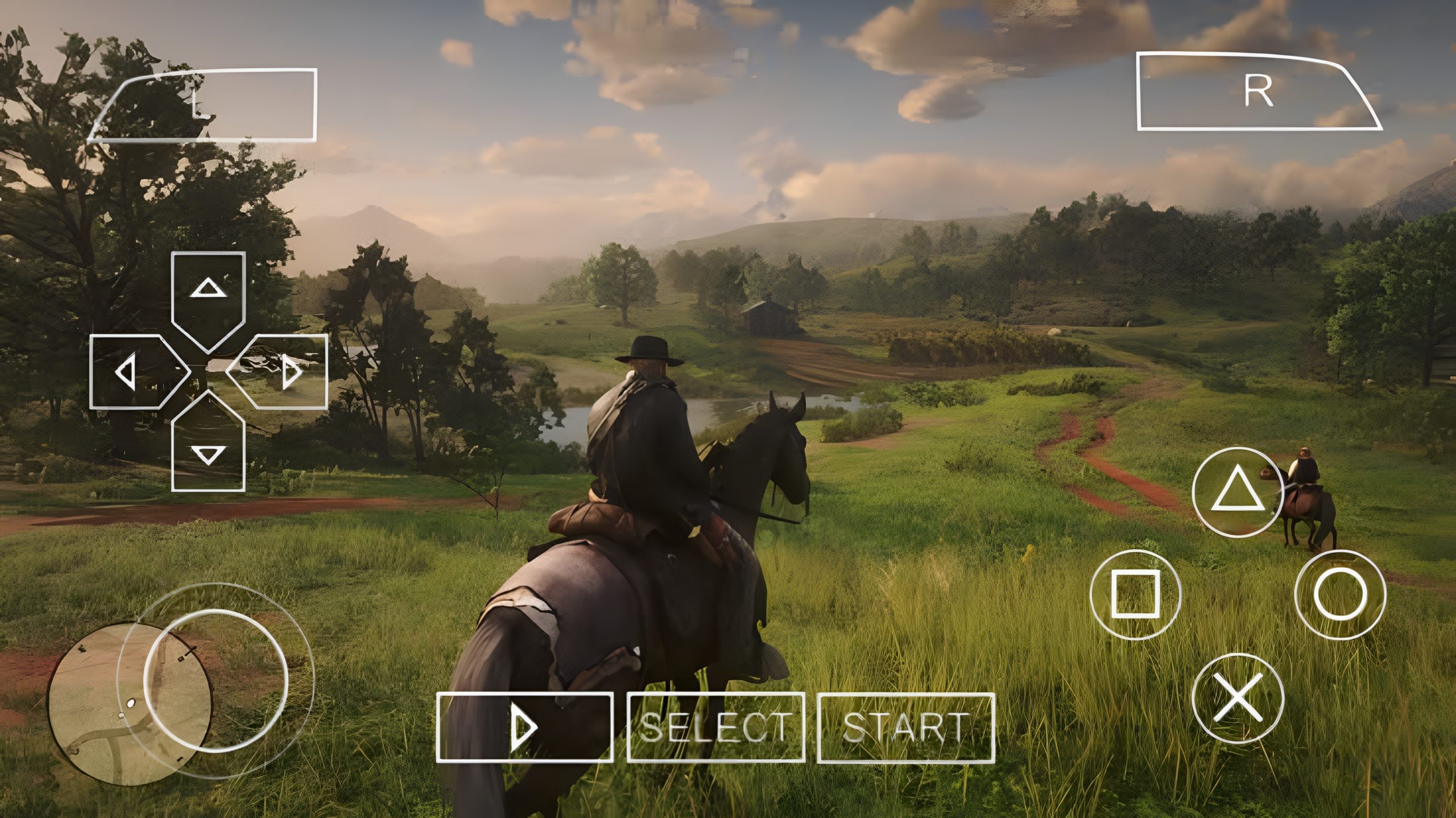Image resolution: width=1456 pixels, height=818 pixels.
Task: Tap the circle action button
Action: [x=1340, y=594]
